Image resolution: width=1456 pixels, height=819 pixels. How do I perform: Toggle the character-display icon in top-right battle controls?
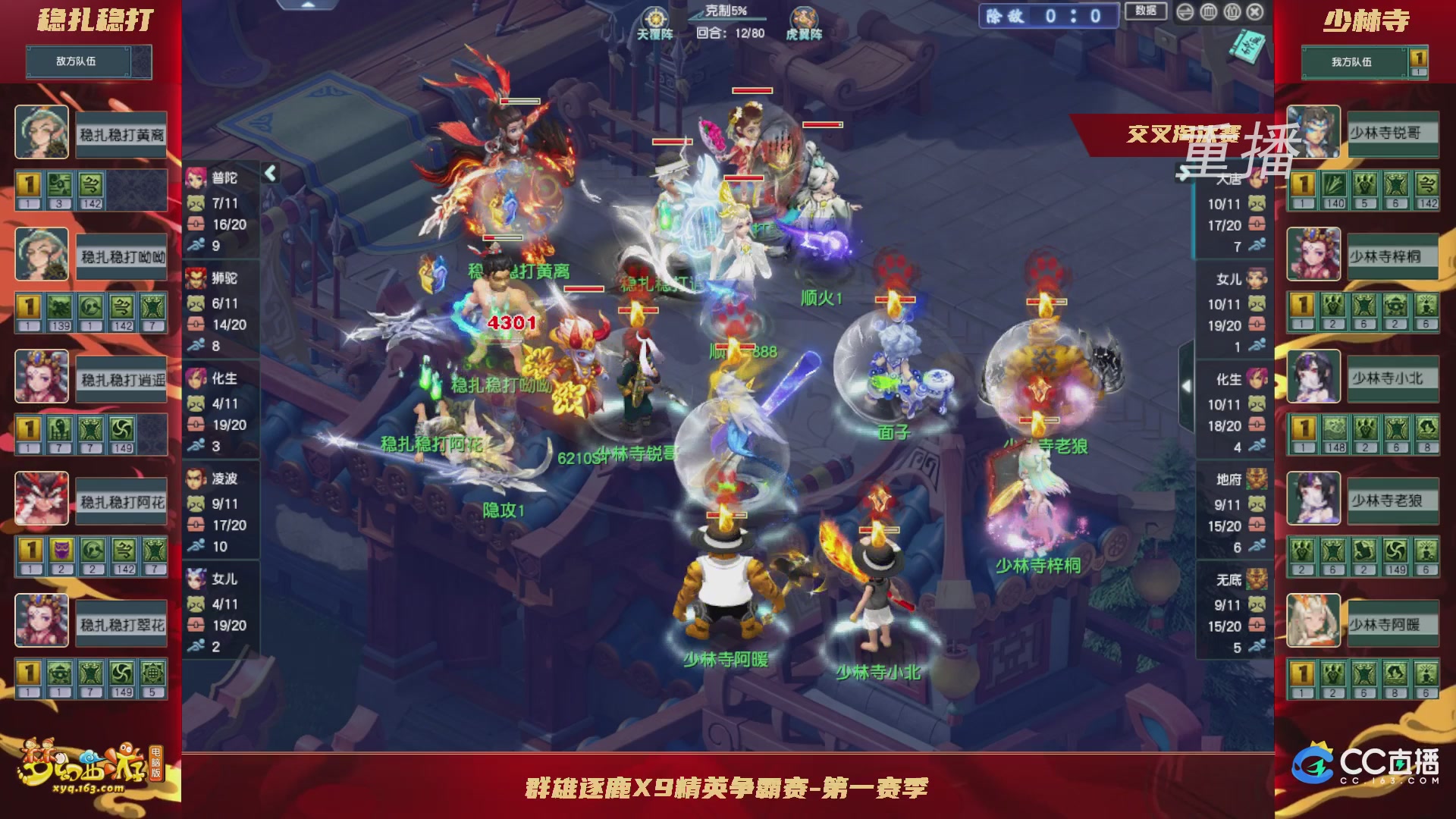coord(1232,11)
